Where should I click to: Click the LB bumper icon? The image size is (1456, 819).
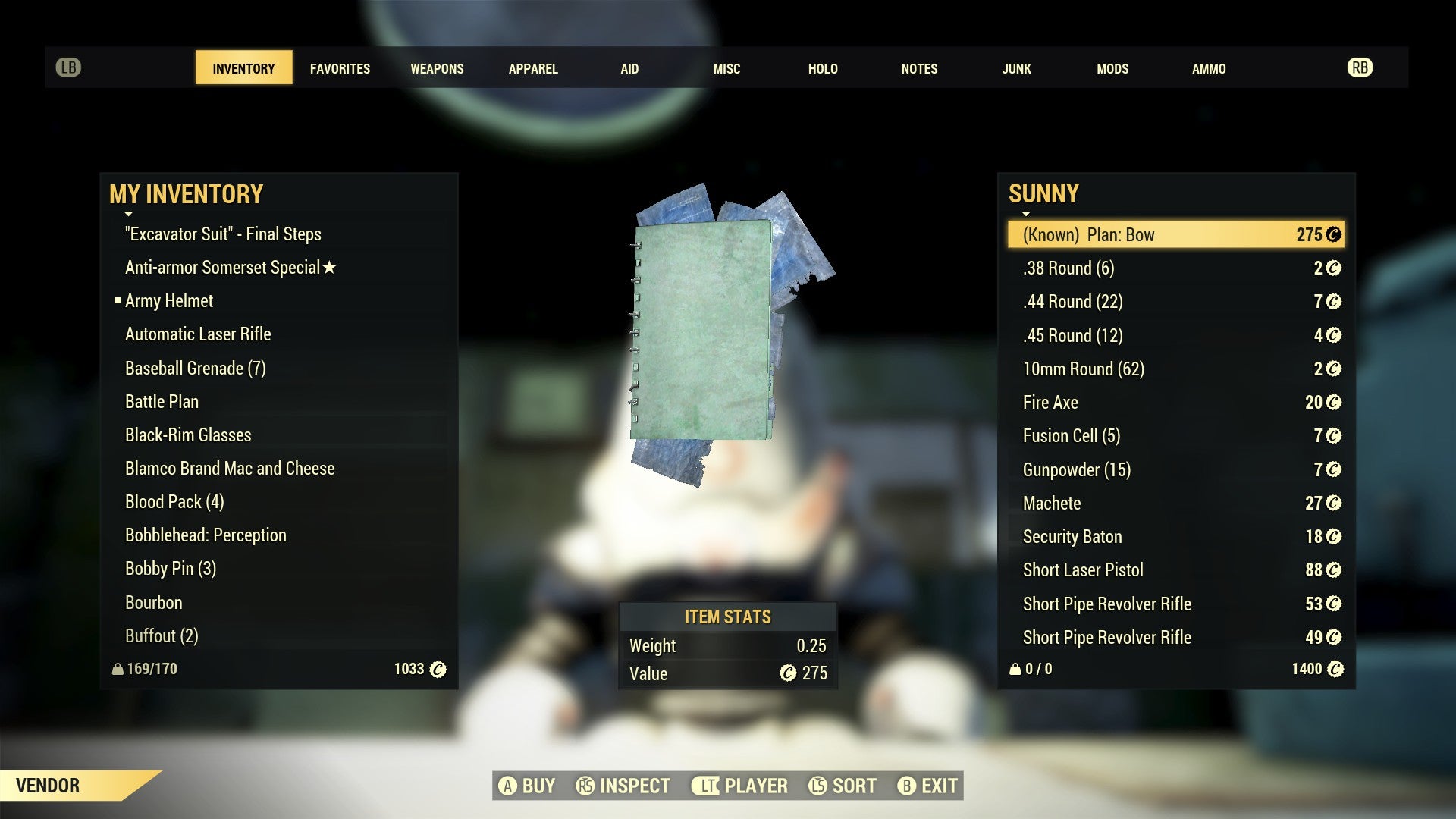point(68,67)
